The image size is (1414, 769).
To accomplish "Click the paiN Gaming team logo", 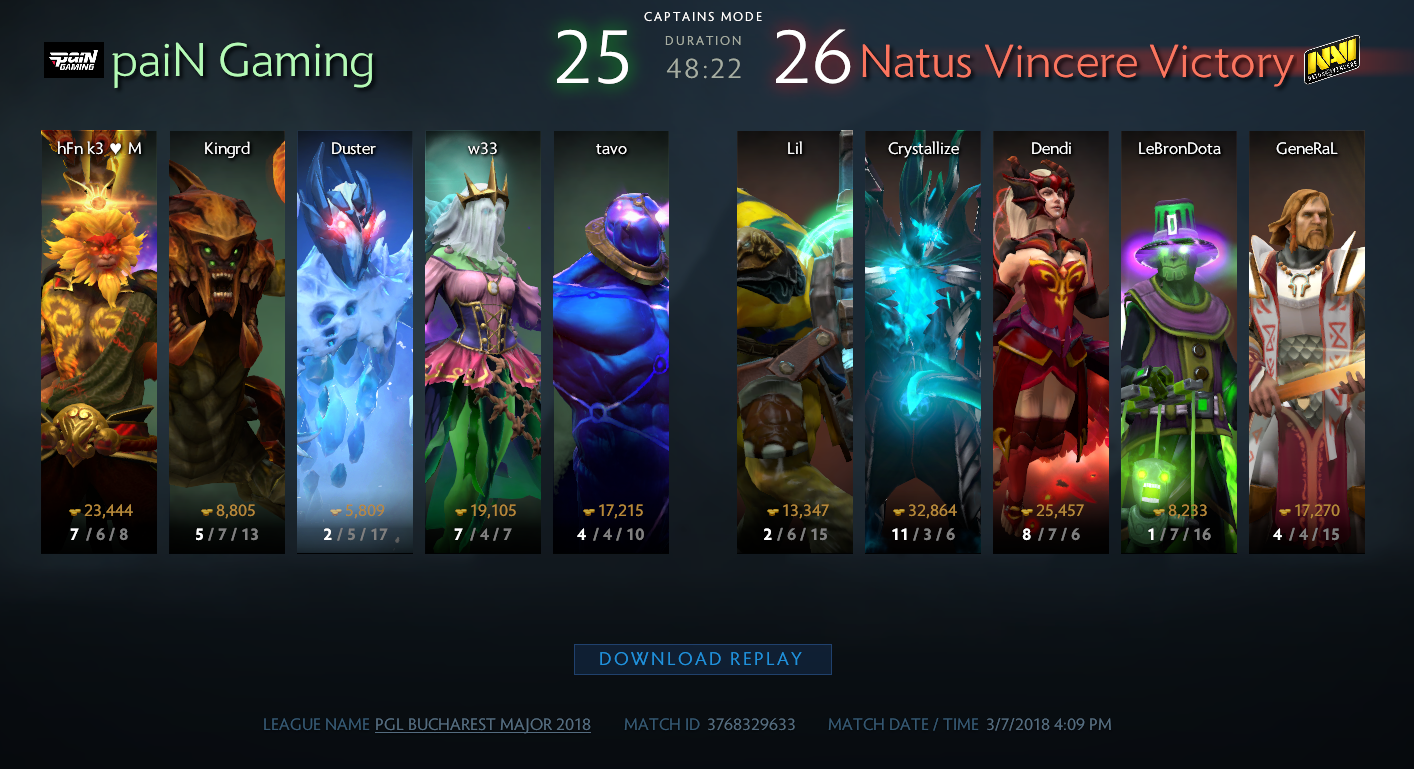I will point(74,60).
